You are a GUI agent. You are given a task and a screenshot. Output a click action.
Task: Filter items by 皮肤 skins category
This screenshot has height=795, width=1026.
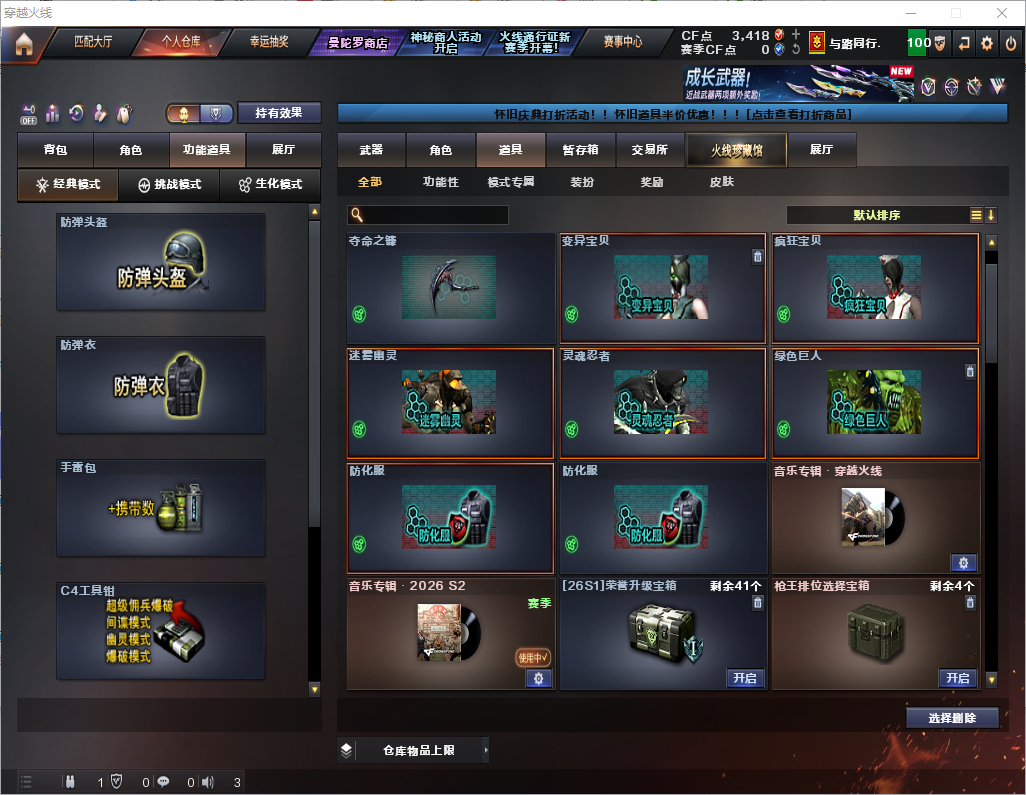721,182
